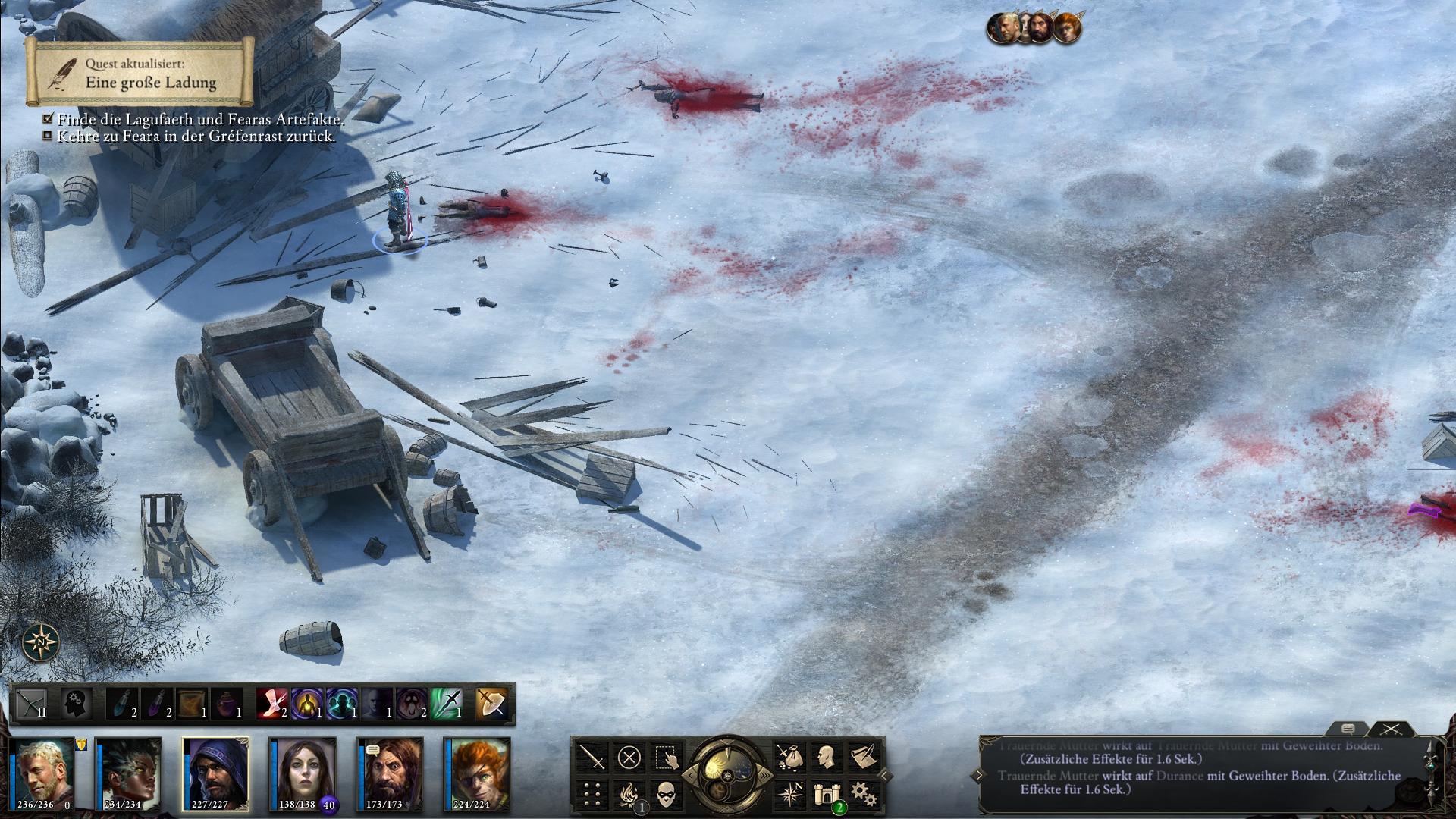Viewport: 1456px width, 819px height.
Task: Toggle stealth mode with the masked face
Action: tap(665, 794)
